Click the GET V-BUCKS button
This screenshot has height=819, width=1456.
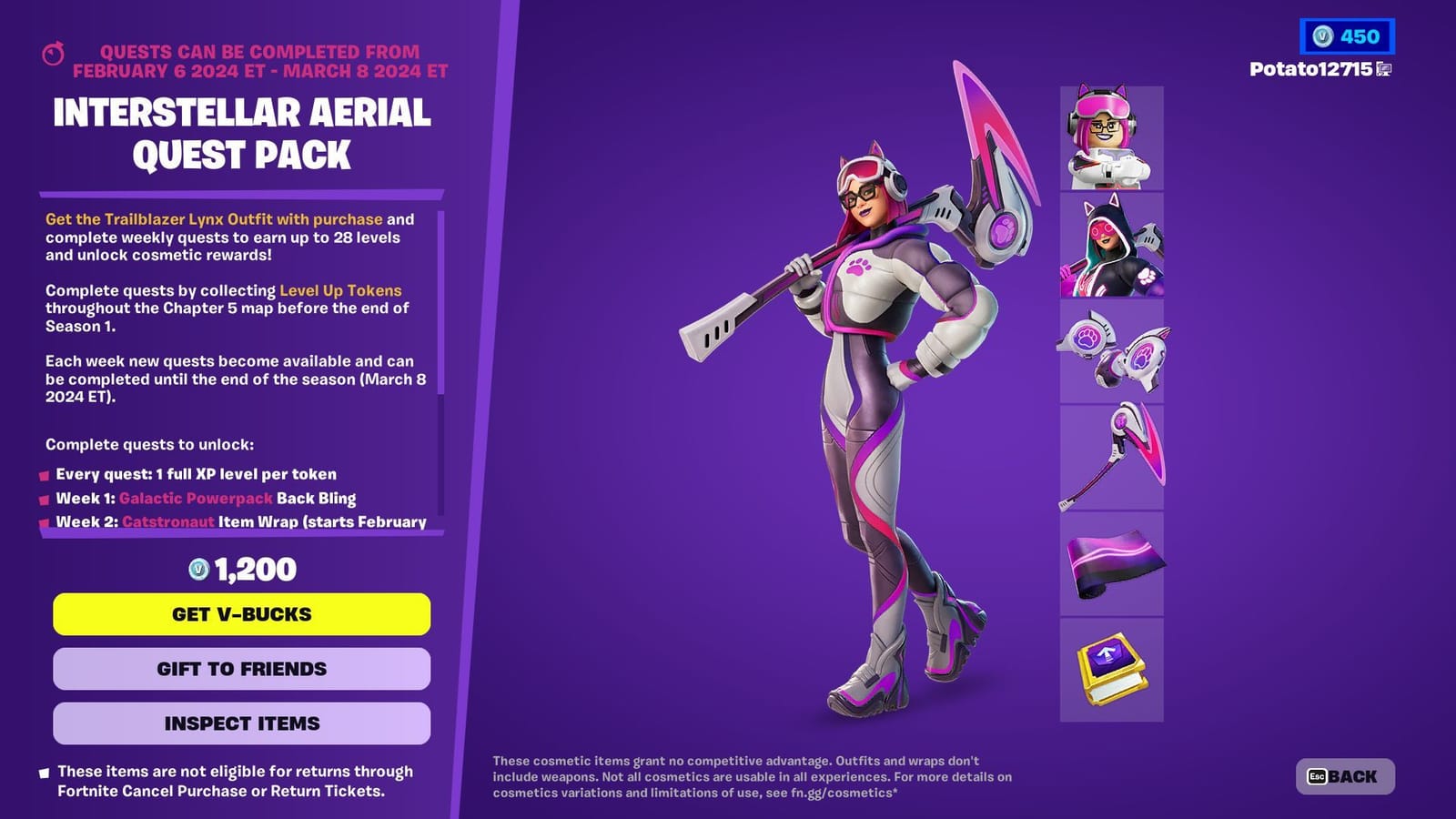[x=242, y=613]
